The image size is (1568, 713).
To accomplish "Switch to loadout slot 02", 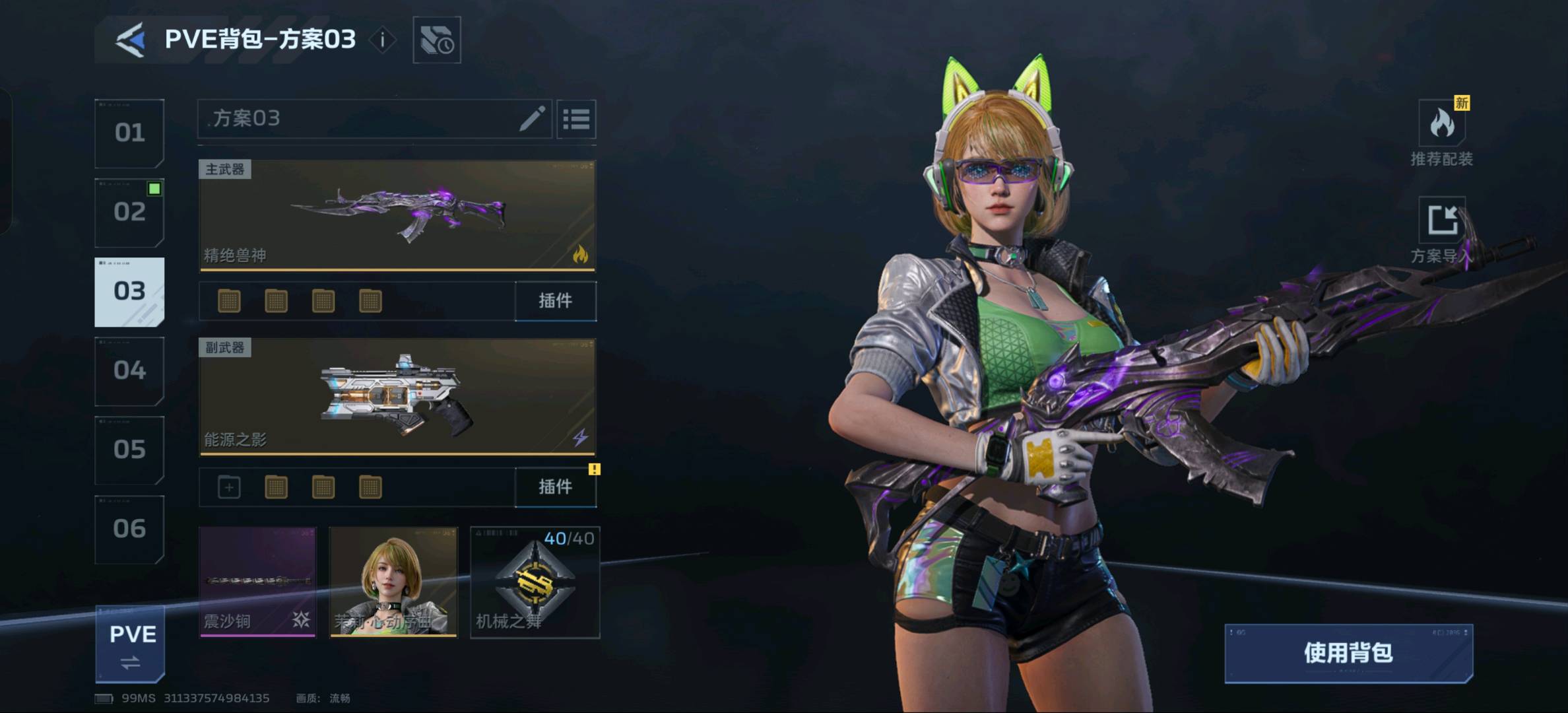I will 129,213.
